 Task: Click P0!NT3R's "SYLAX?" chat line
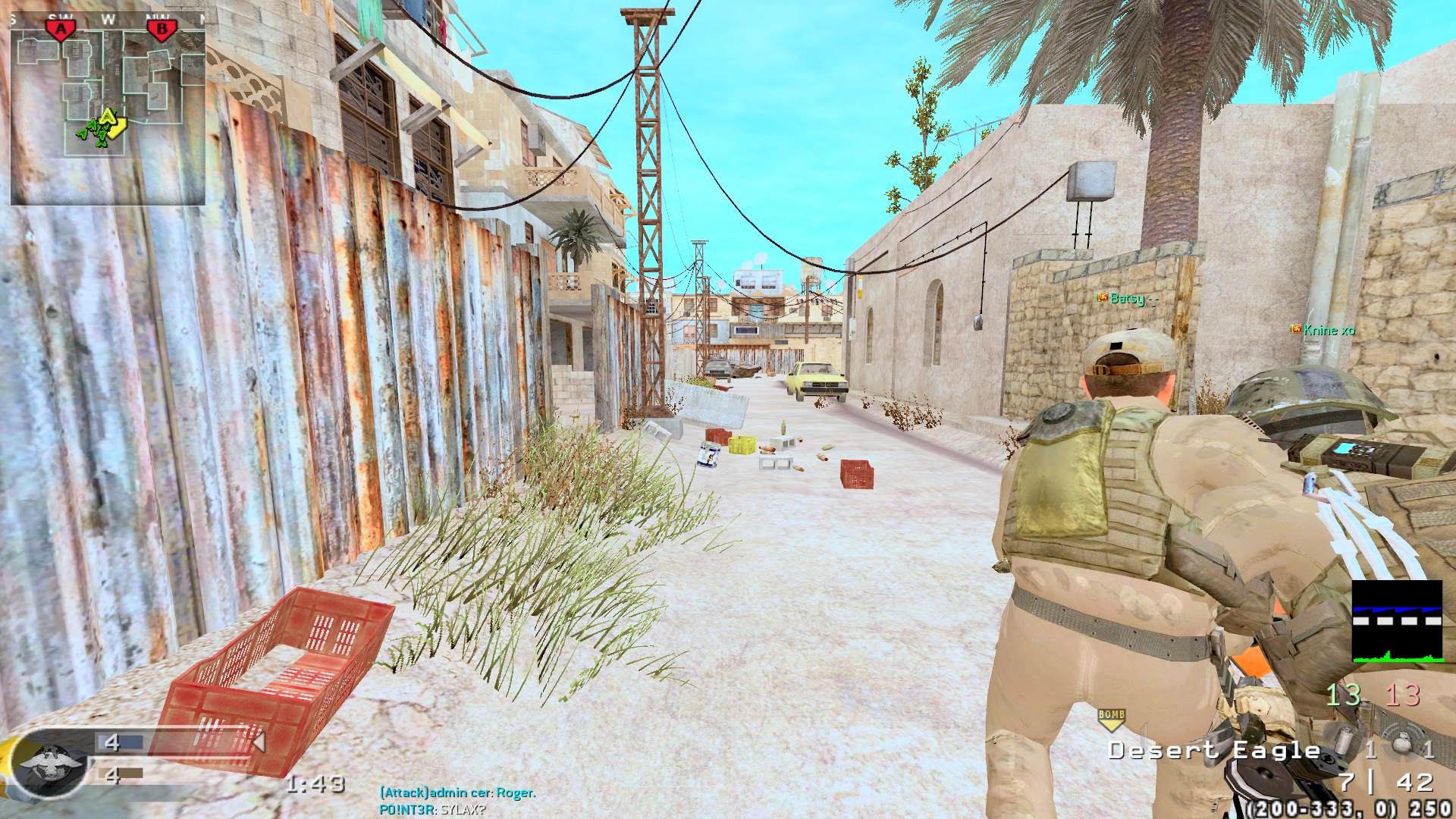tap(432, 810)
